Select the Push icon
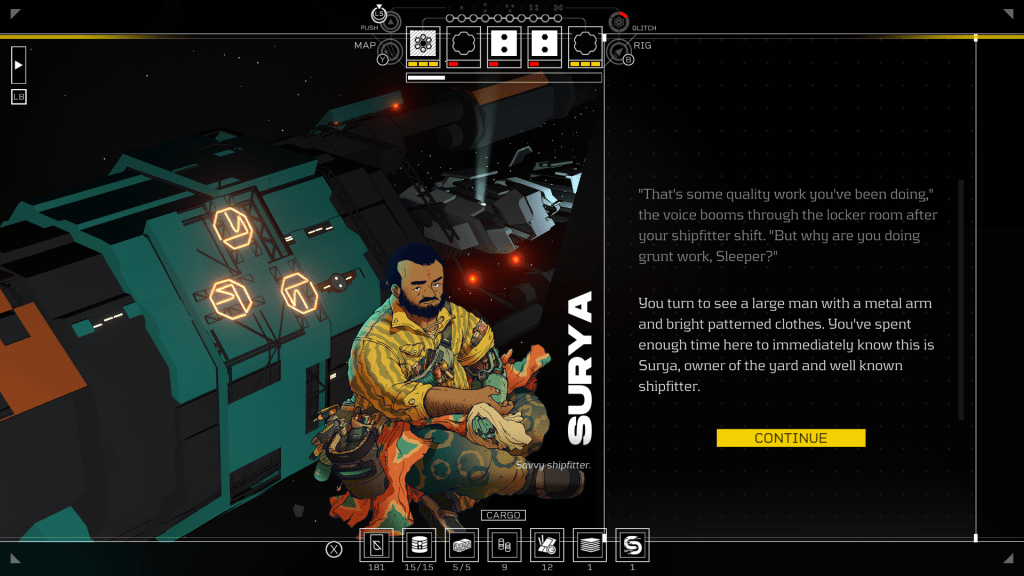 click(x=389, y=22)
